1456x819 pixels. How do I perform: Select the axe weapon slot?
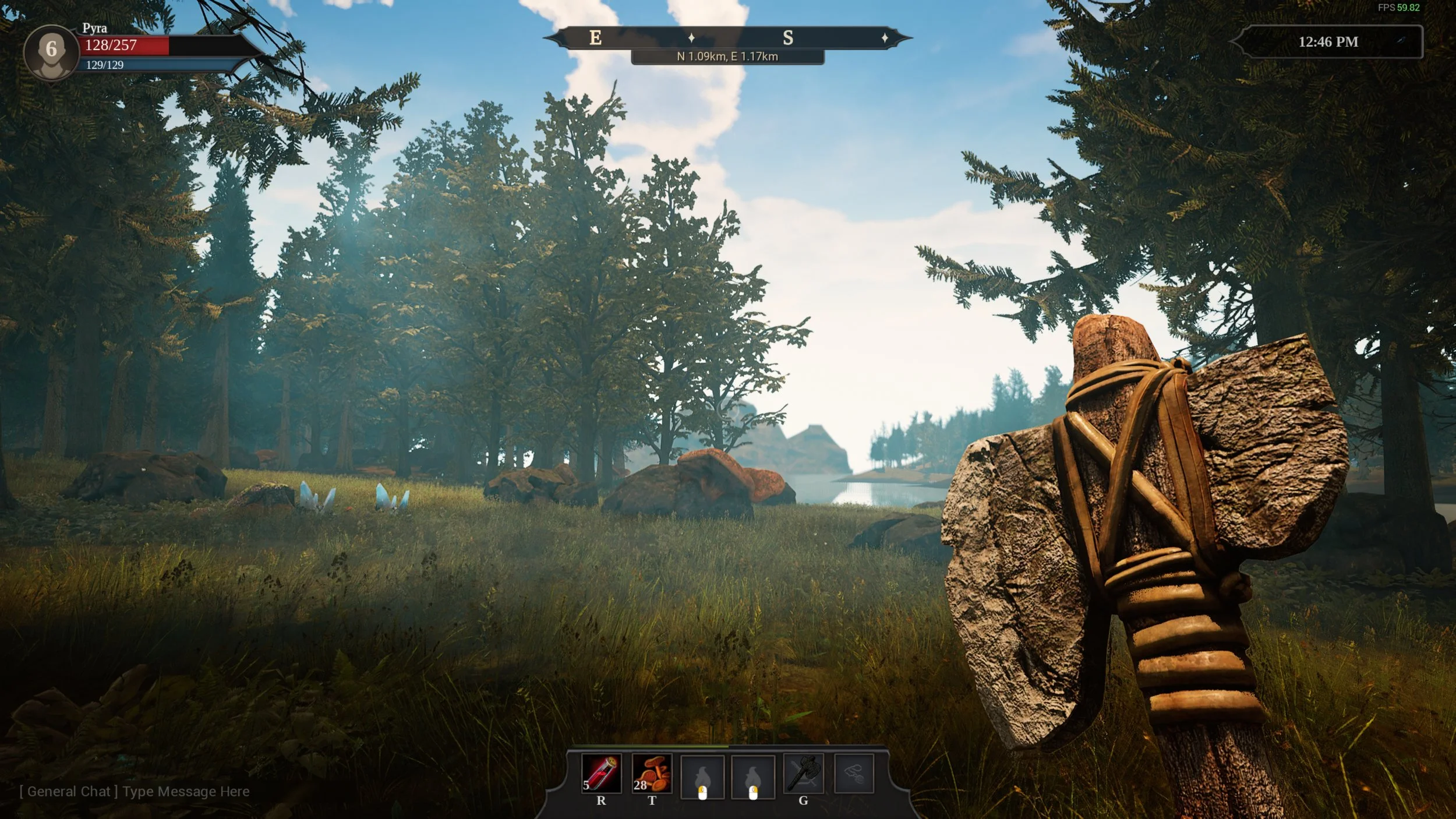coord(803,774)
